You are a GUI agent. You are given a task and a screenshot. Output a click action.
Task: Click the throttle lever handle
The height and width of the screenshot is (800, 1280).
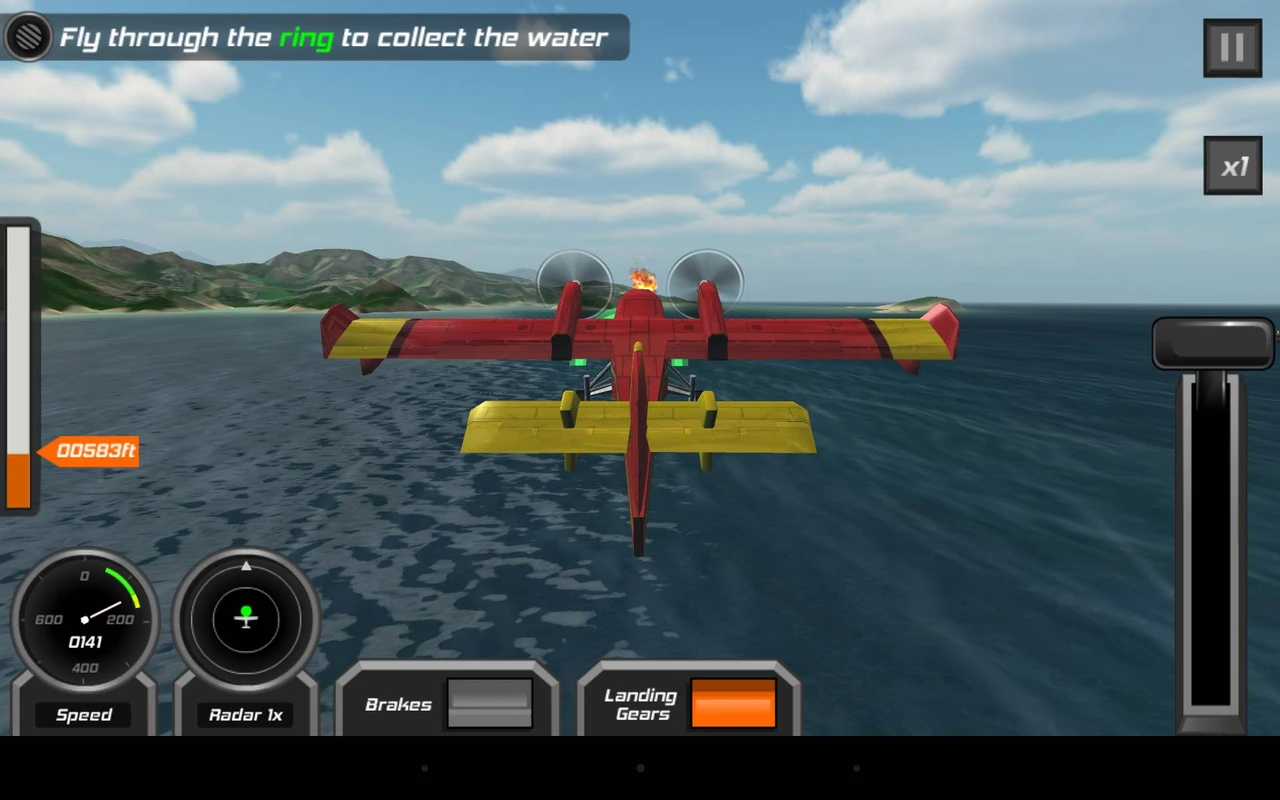pyautogui.click(x=1213, y=344)
